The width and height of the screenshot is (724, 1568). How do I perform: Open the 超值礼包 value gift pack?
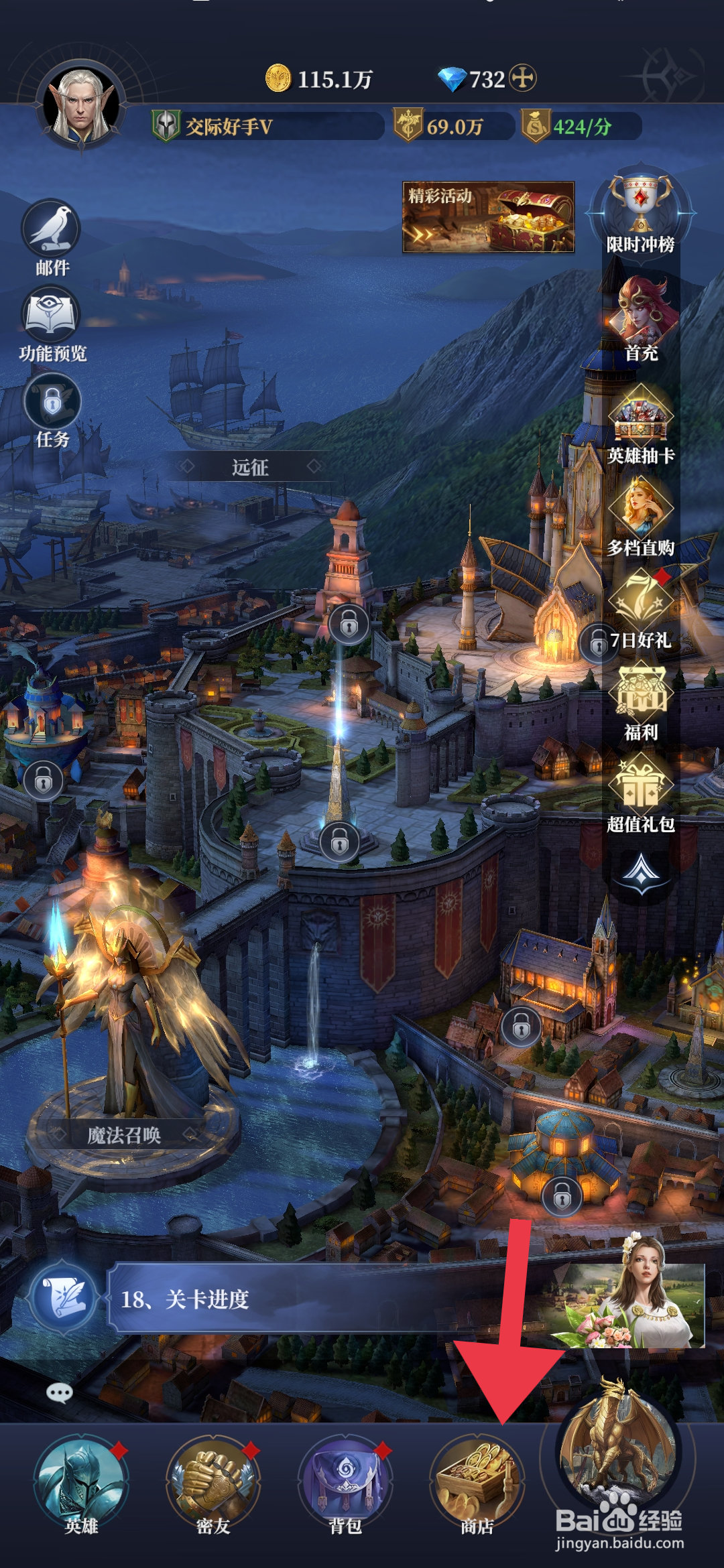pyautogui.click(x=641, y=792)
